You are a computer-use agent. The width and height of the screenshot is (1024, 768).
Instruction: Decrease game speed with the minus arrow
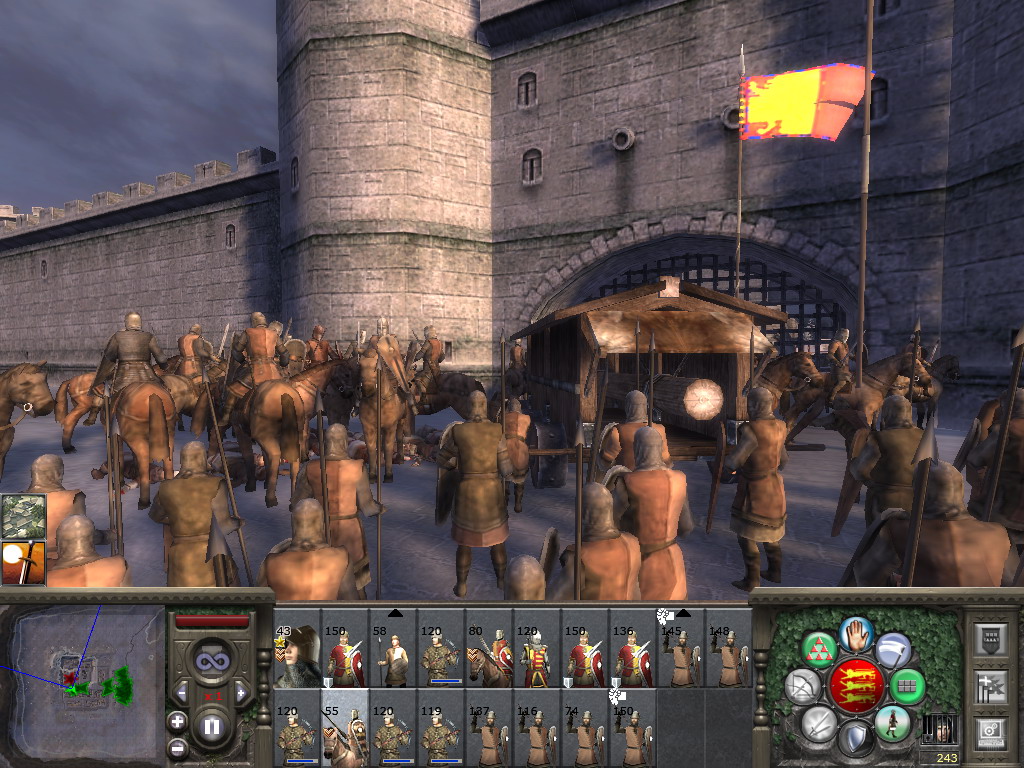coord(182,692)
